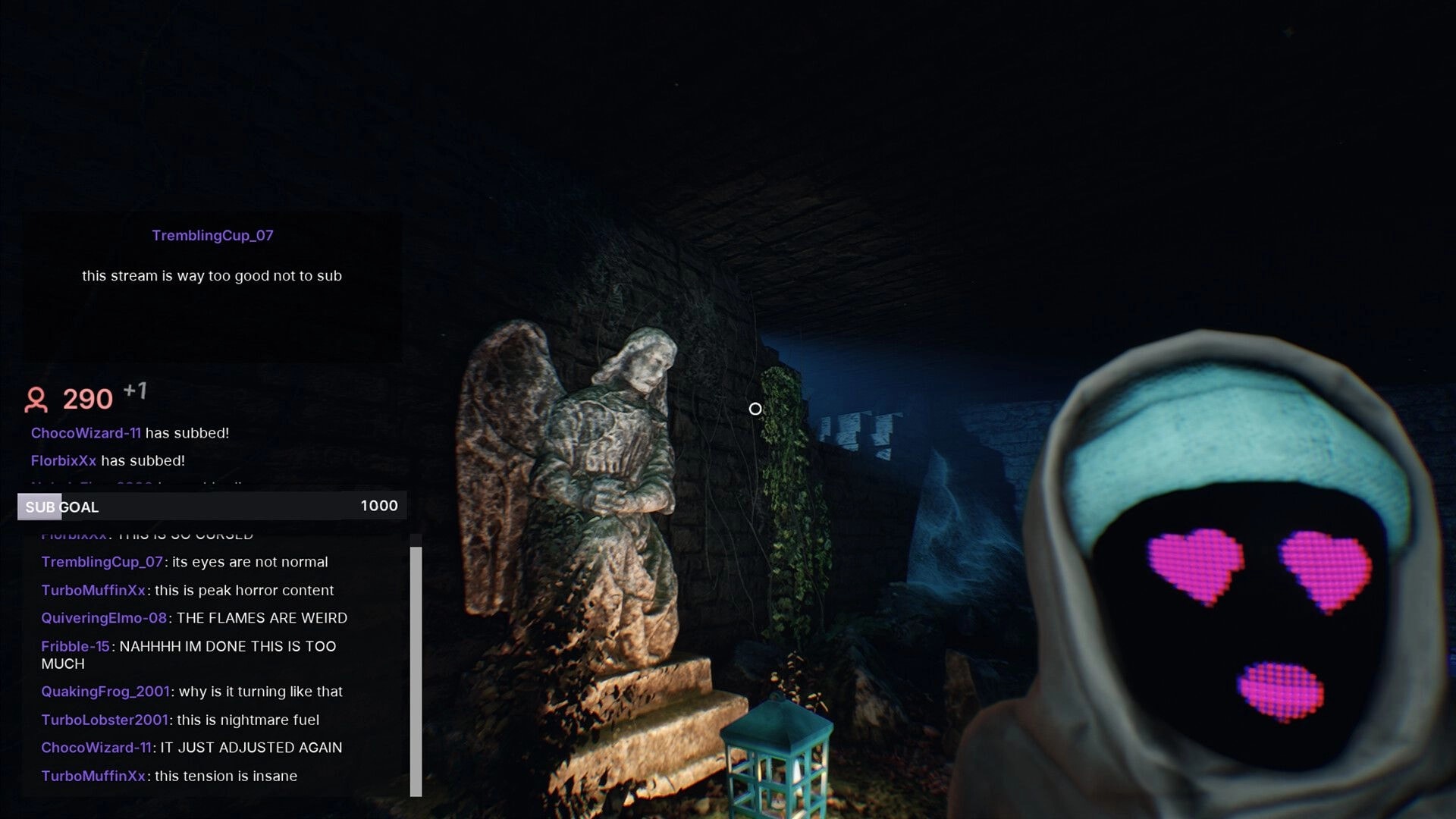Click the viewer count person icon
1456x819 pixels.
(36, 400)
